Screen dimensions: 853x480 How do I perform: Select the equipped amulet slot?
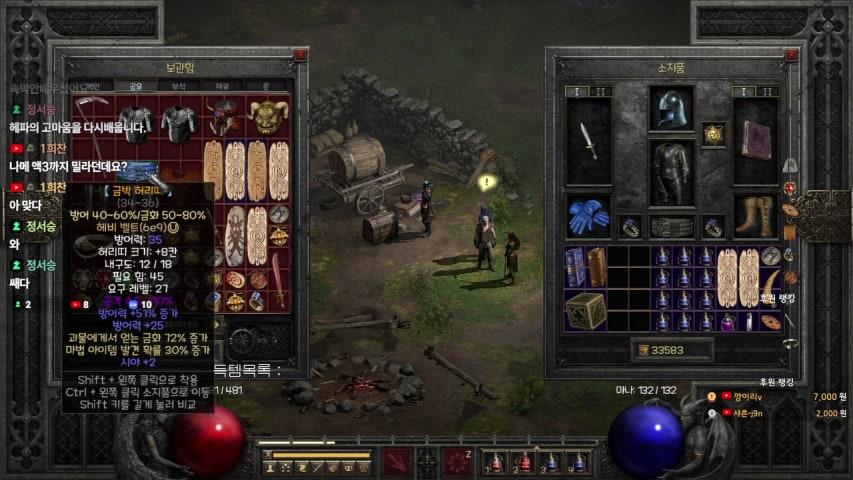click(713, 133)
